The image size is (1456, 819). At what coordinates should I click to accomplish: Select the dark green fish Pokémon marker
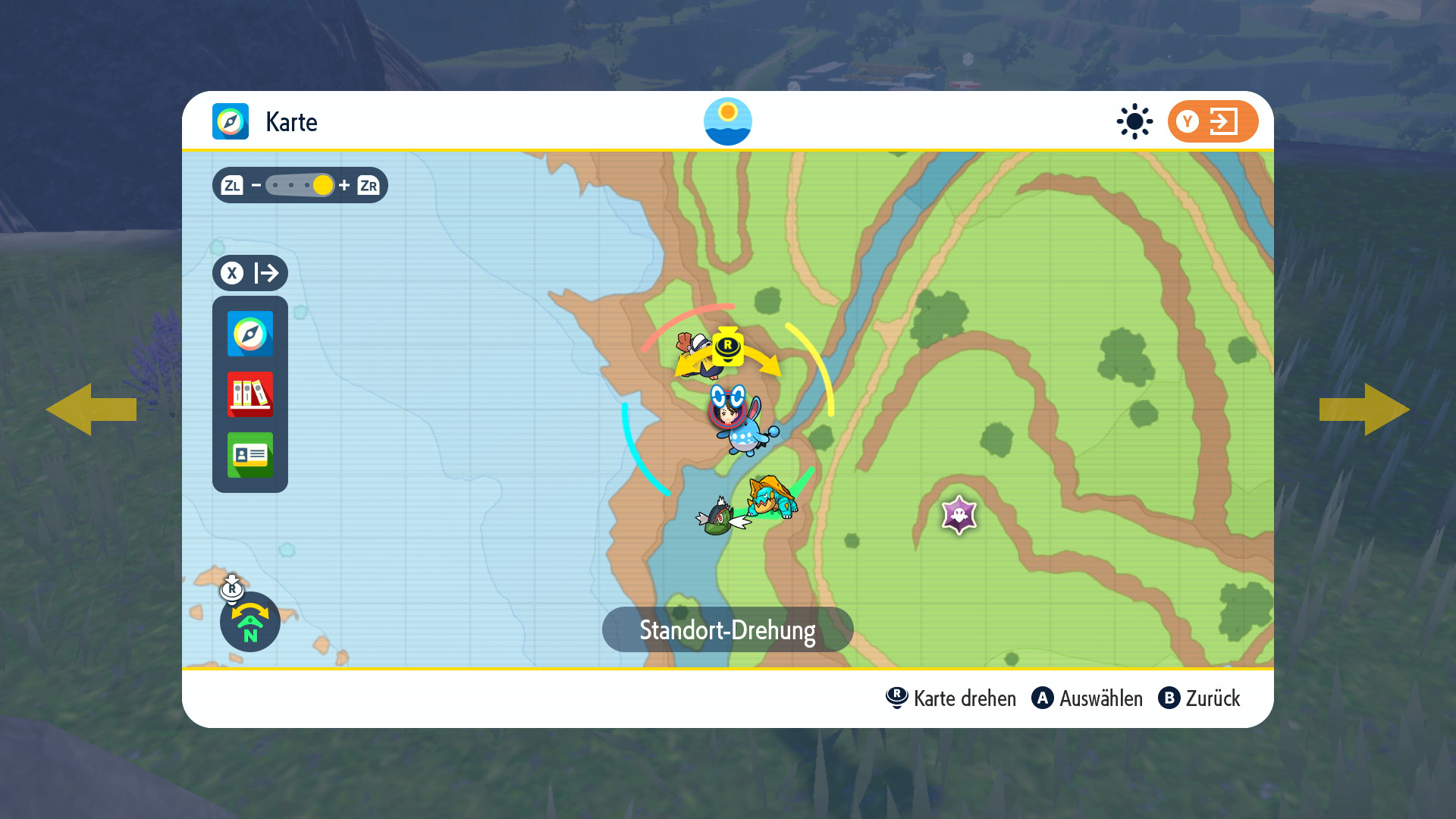pos(718,517)
